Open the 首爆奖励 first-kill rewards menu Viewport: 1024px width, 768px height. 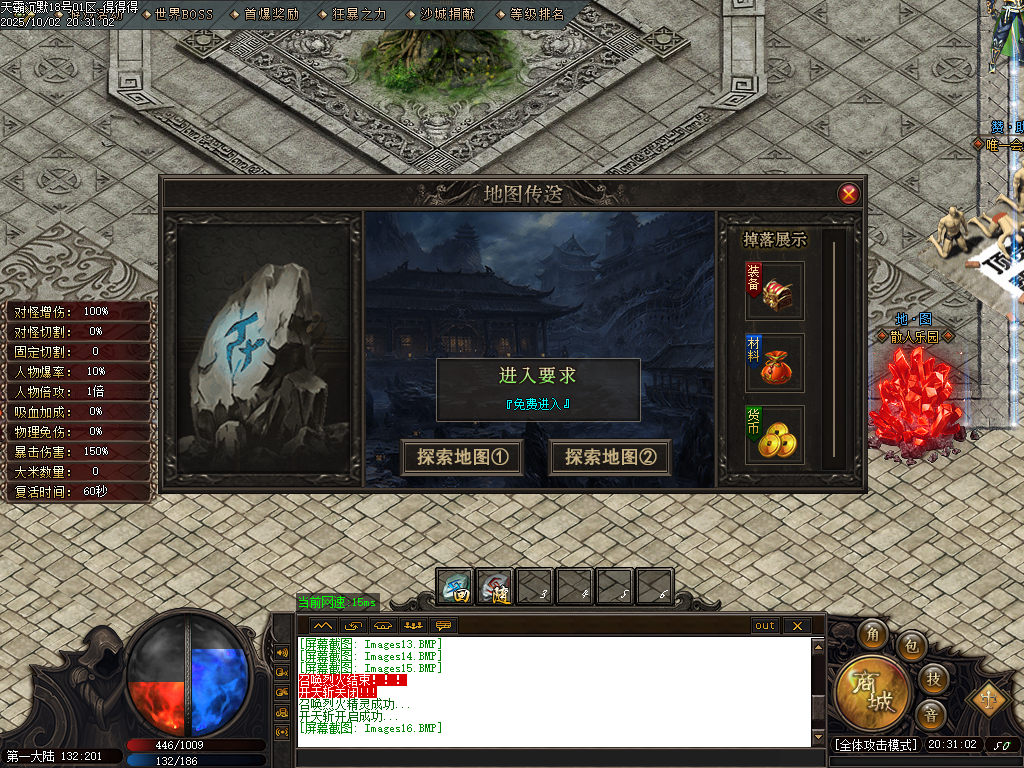[270, 14]
